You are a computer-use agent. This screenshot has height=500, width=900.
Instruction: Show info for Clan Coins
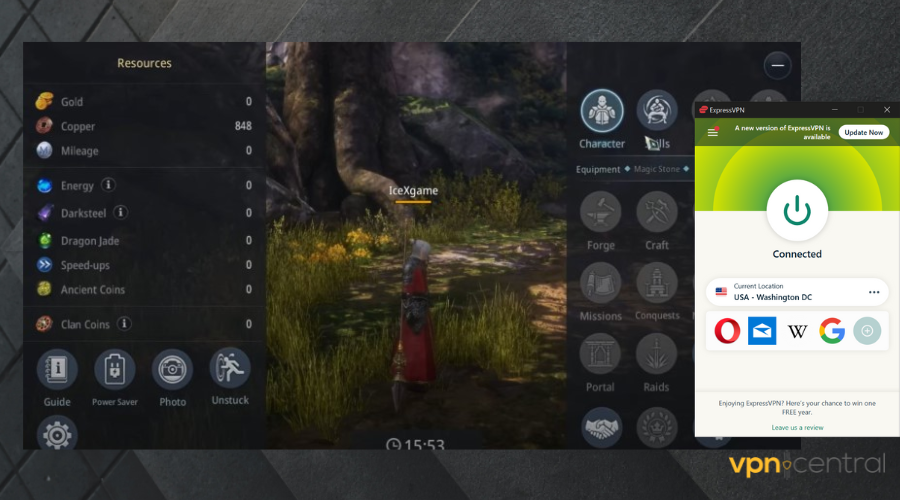pyautogui.click(x=125, y=323)
